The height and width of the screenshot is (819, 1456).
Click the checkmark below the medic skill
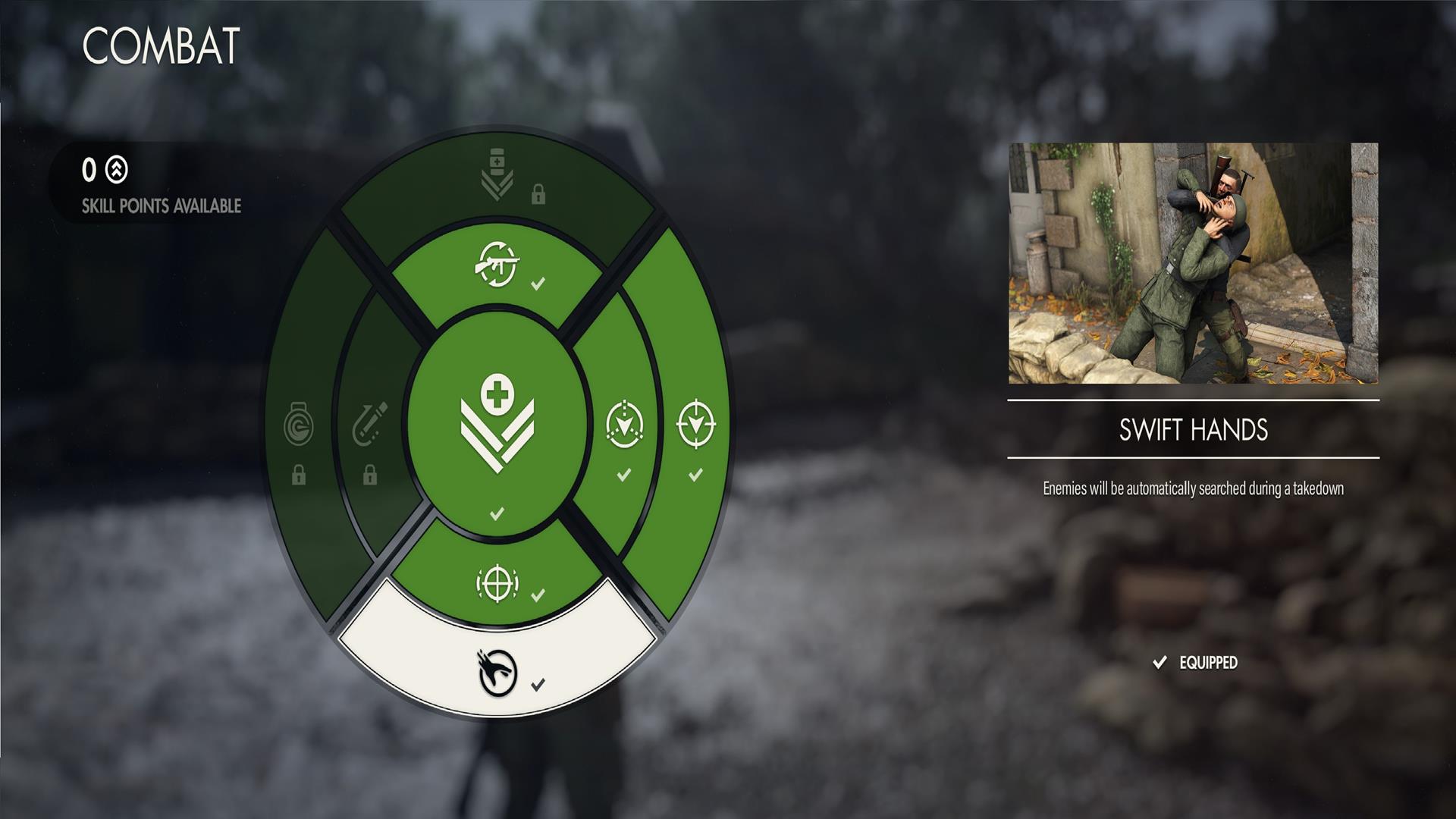(497, 512)
